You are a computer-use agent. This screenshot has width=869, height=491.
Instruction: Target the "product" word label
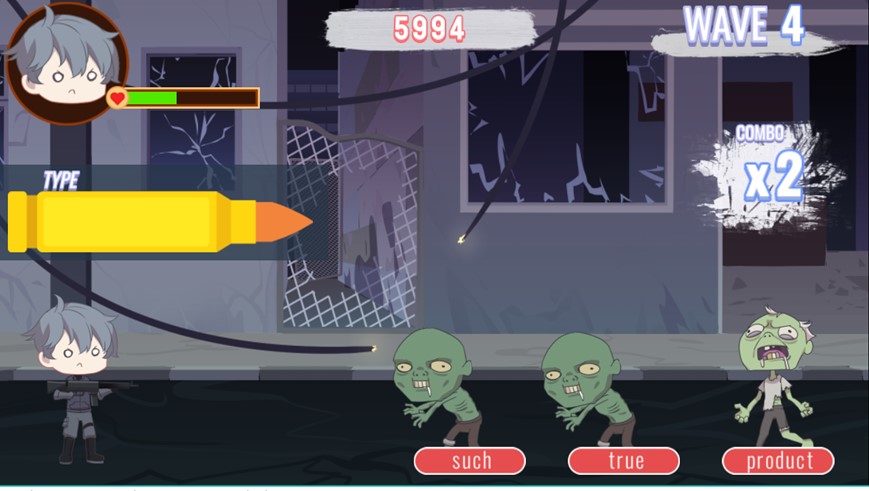click(x=778, y=461)
